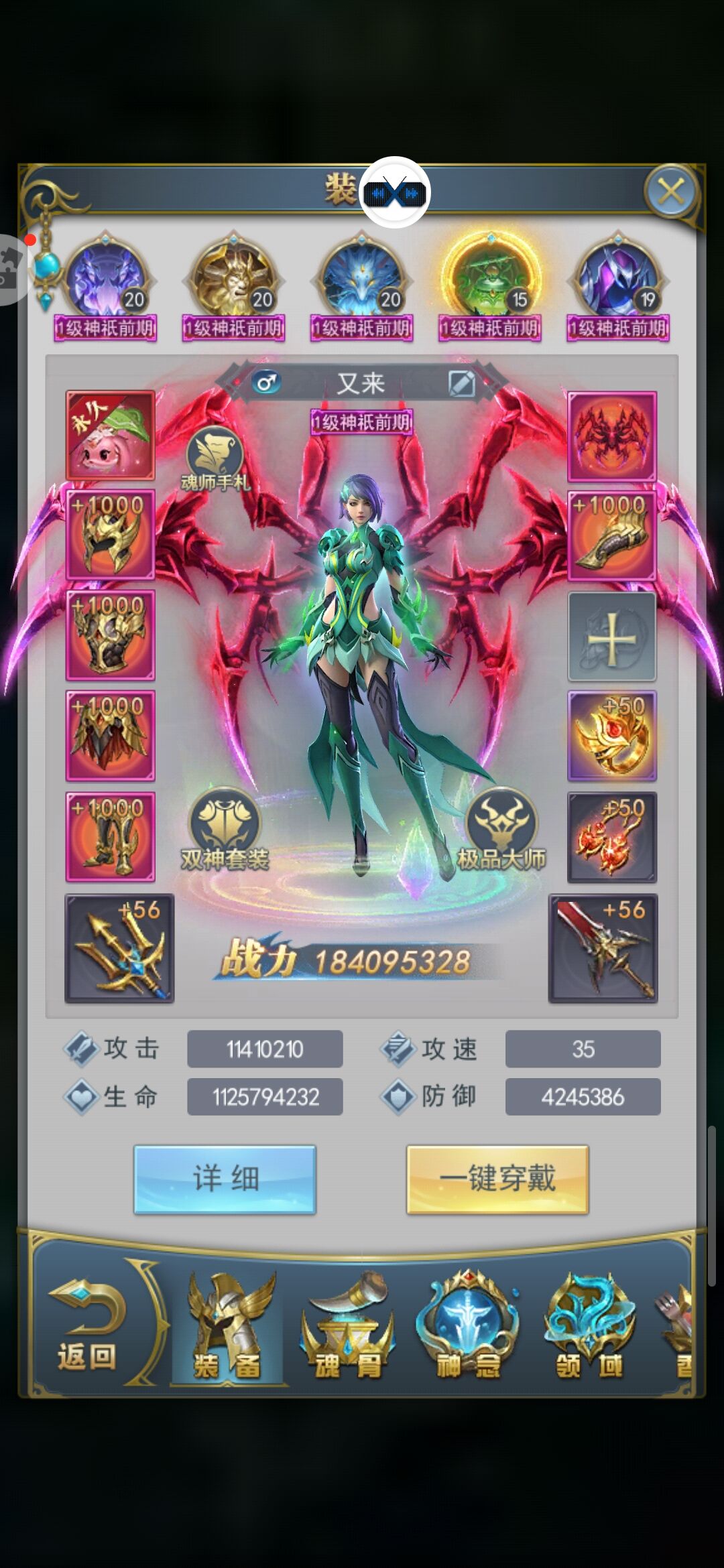This screenshot has width=724, height=1568.
Task: Select the red spider wings slot
Action: [611, 436]
